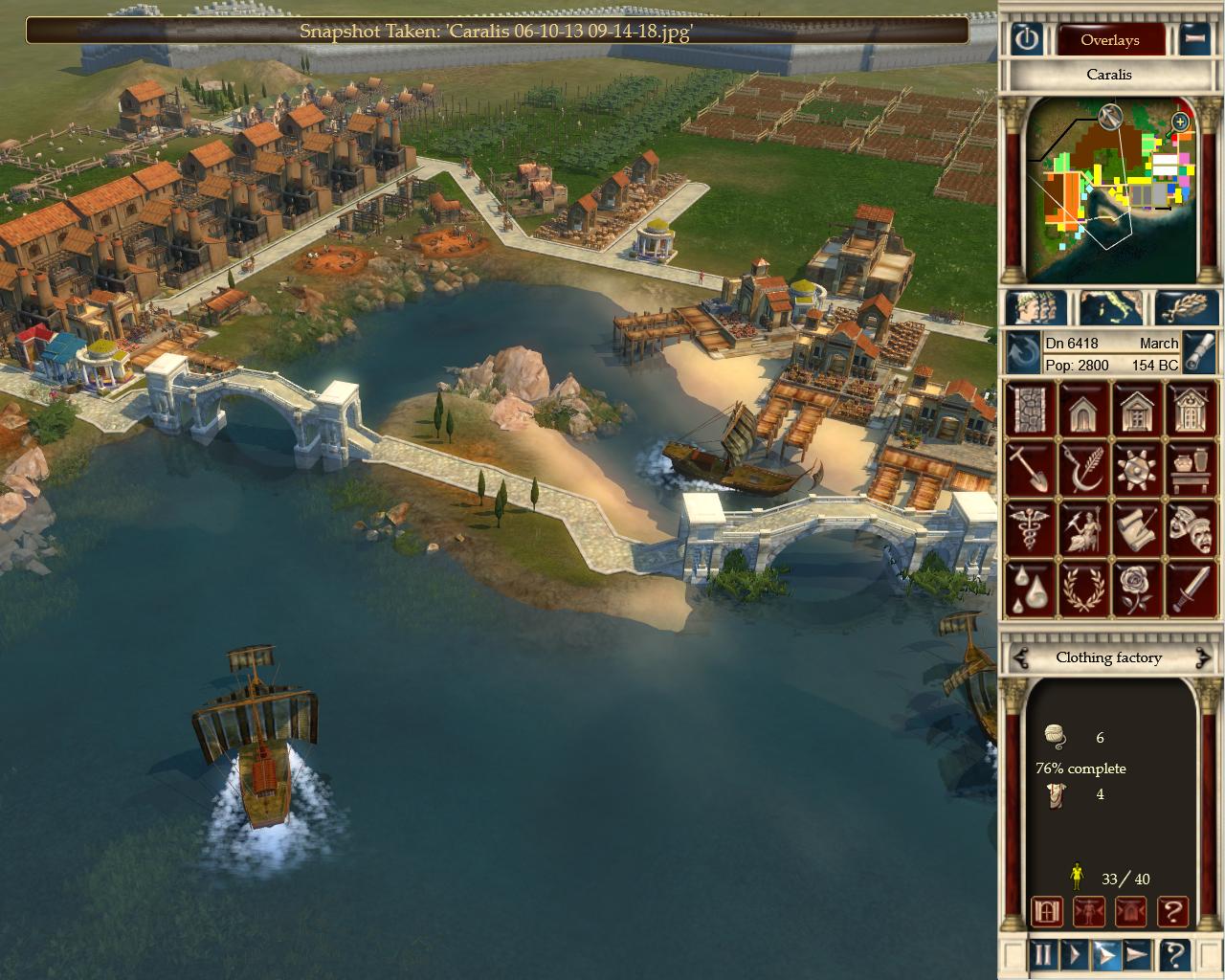Open the red question mark building help
Viewport: 1225px width, 980px height.
(1173, 911)
